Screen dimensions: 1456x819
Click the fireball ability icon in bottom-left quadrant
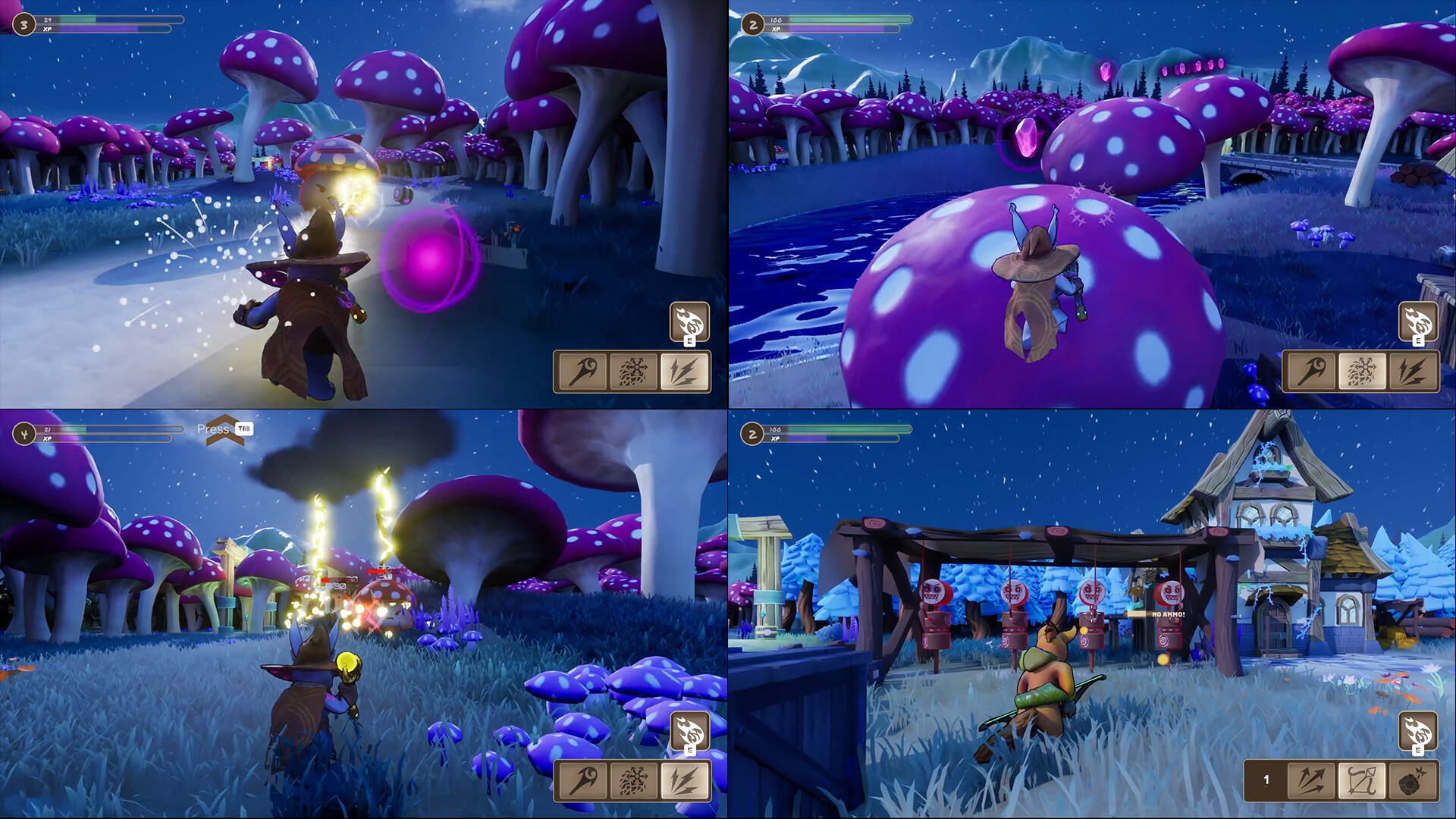point(691,730)
